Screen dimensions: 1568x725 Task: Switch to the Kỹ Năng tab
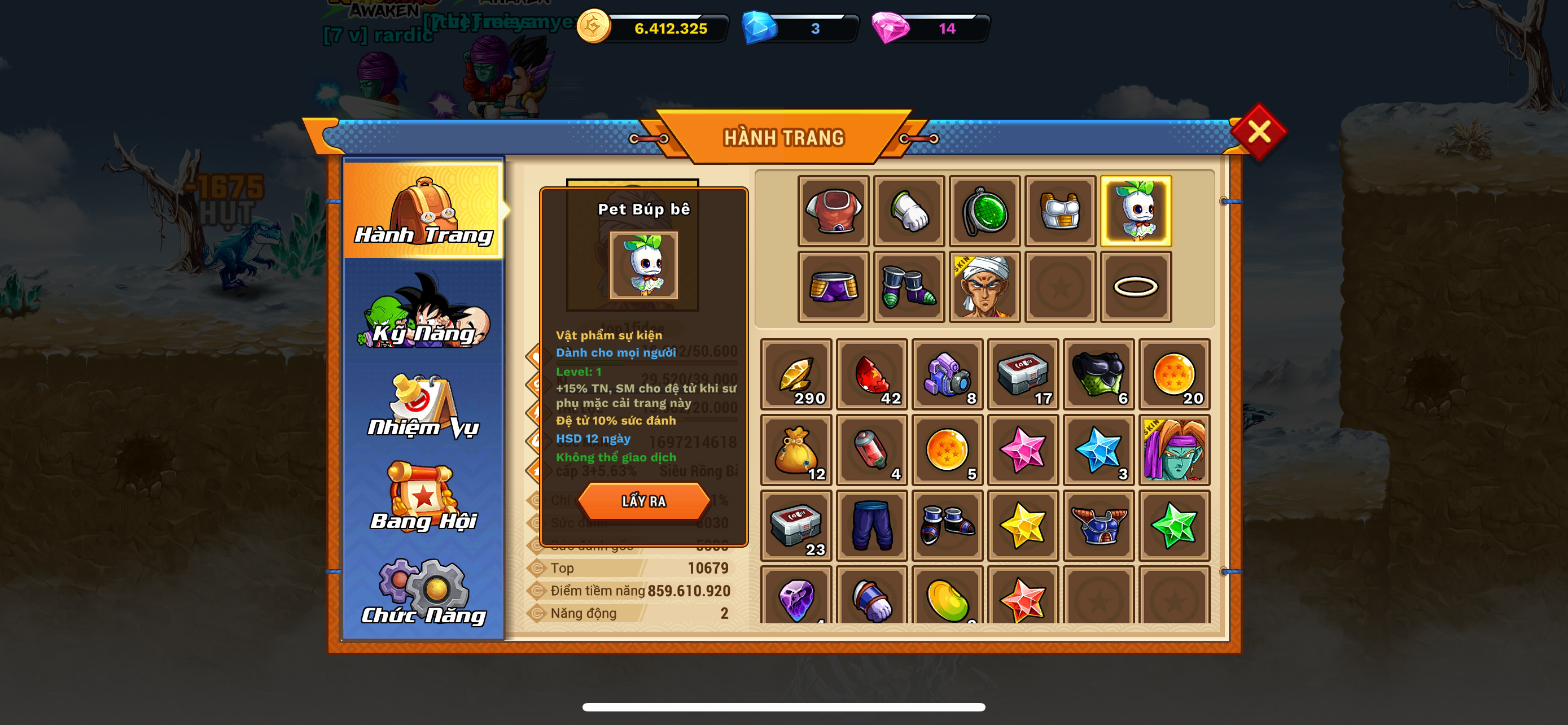(x=424, y=312)
